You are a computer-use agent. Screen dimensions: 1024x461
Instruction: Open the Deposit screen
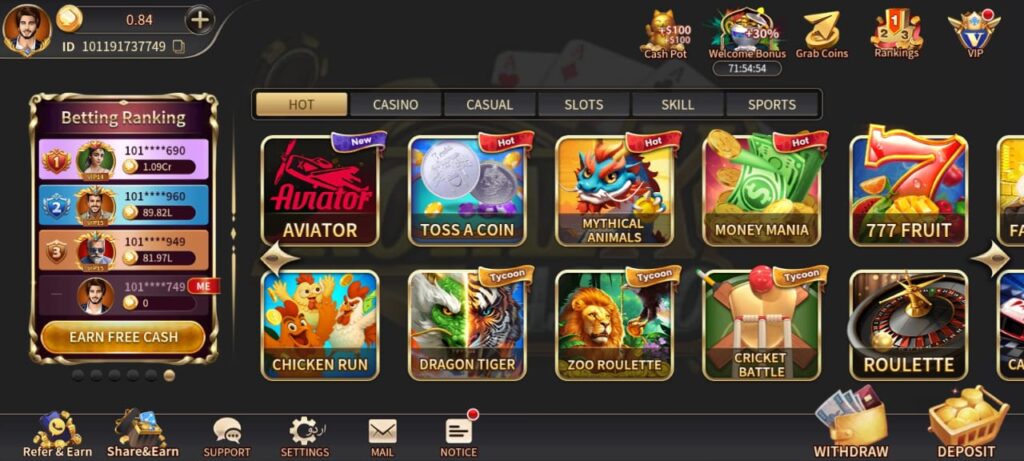[967, 426]
